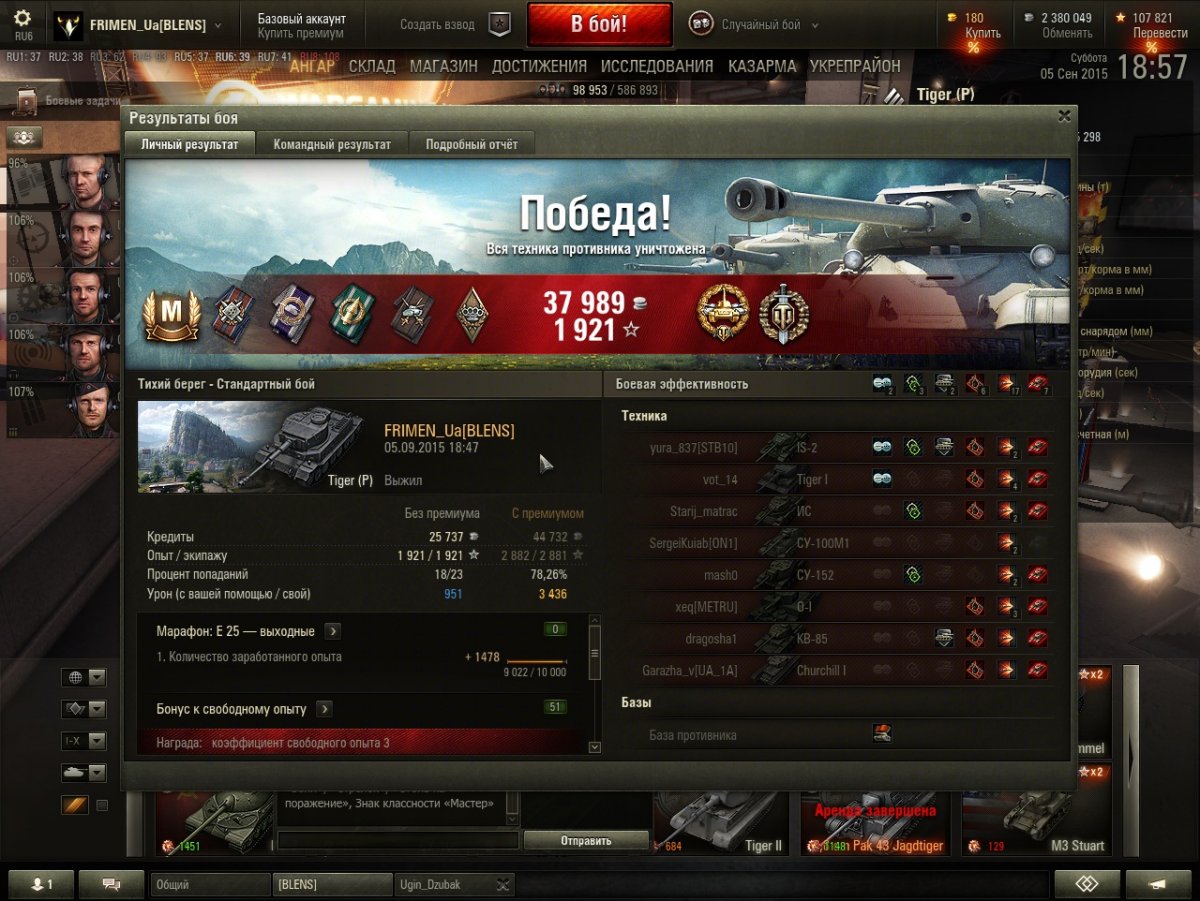
Task: Open the УКРЕПРАЙОН stronghold section
Action: click(x=855, y=66)
